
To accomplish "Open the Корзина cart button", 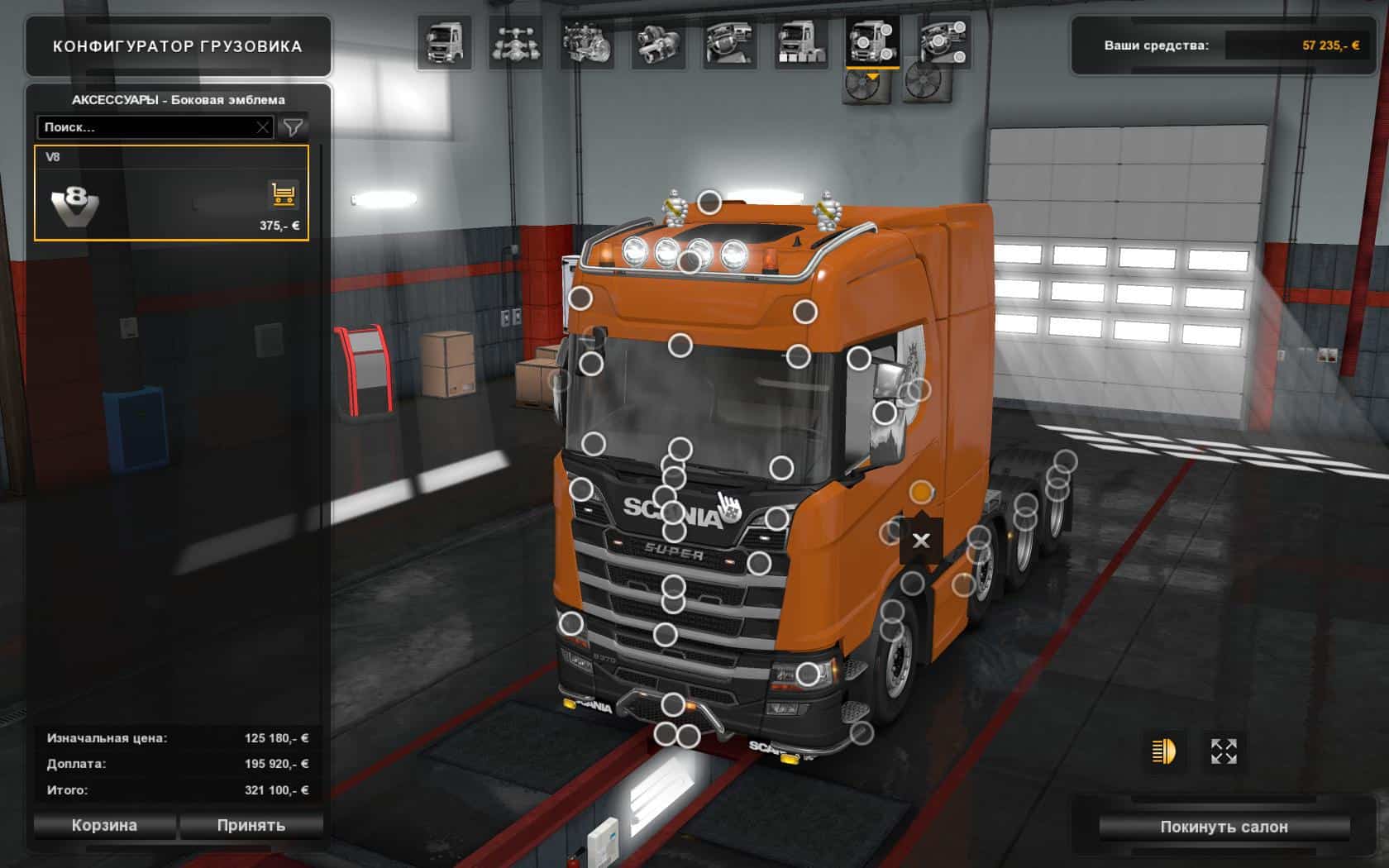I will [x=104, y=825].
